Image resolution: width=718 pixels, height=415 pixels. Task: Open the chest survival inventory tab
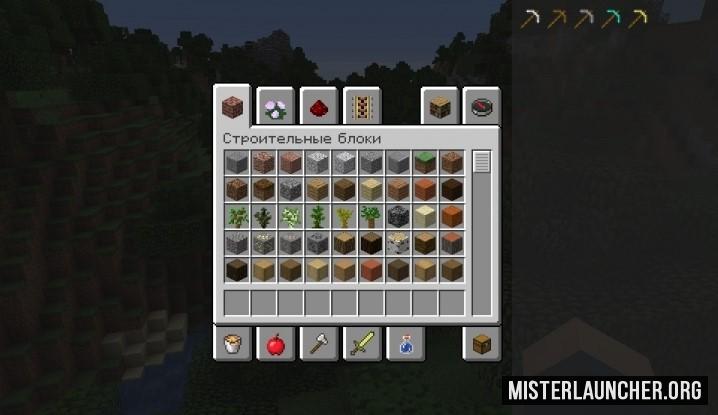click(x=482, y=345)
